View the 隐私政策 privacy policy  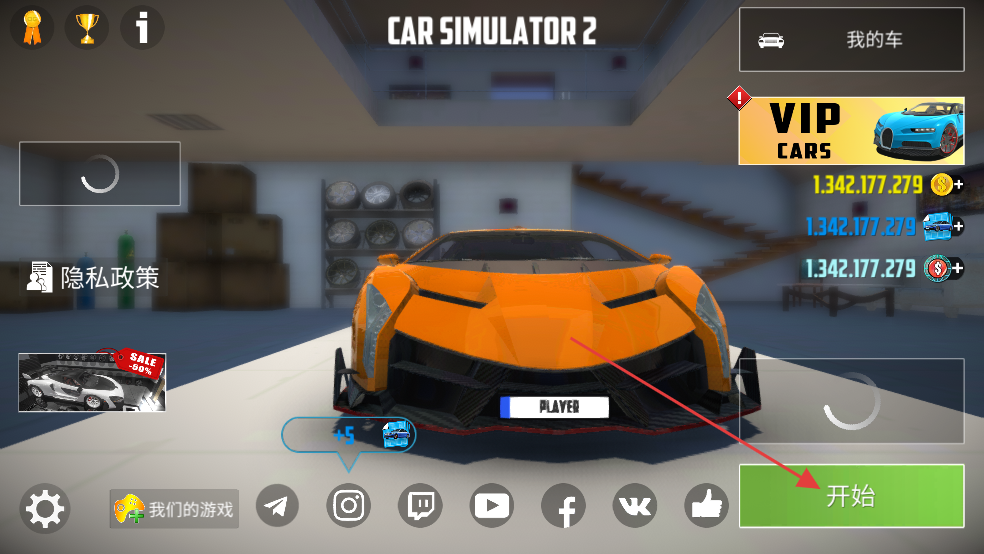pos(93,277)
